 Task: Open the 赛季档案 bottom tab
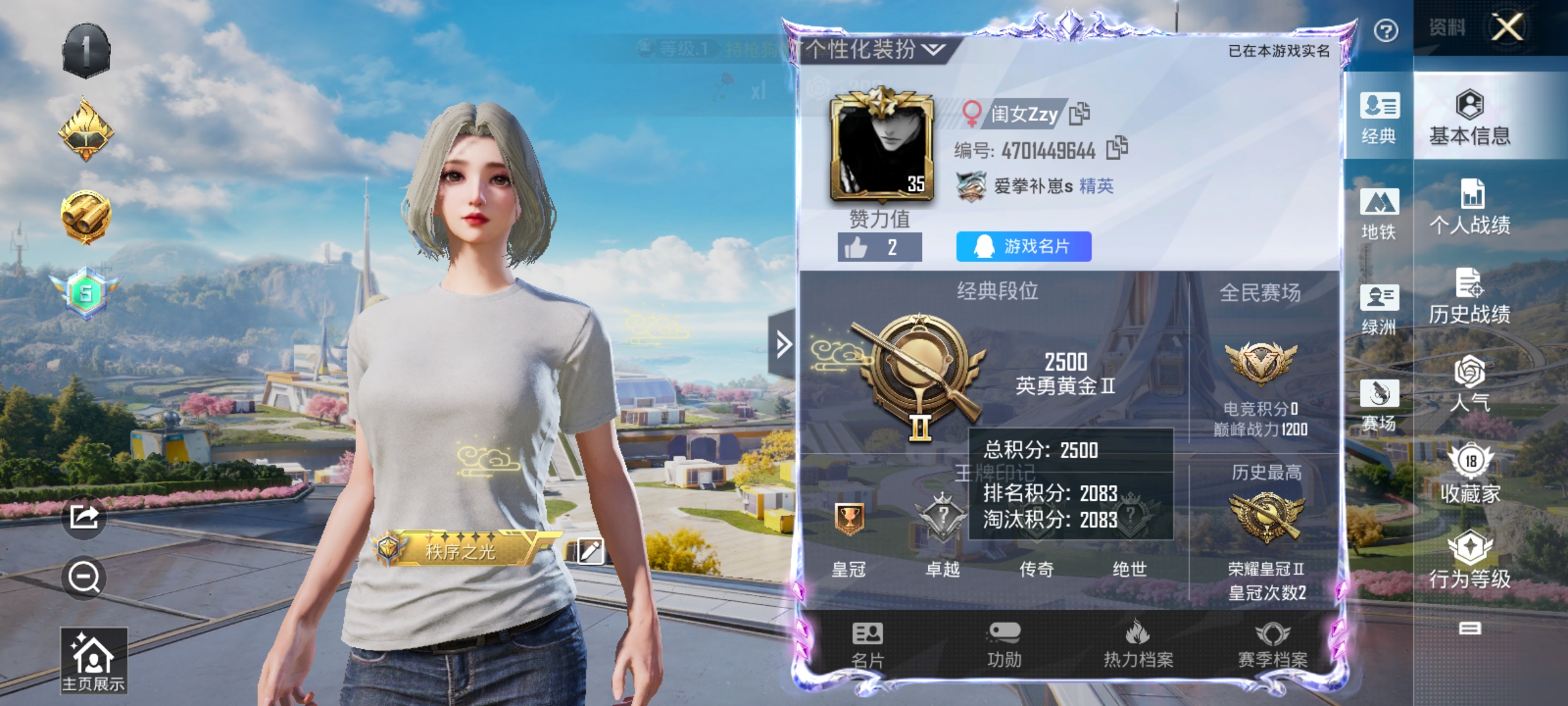(x=1273, y=645)
